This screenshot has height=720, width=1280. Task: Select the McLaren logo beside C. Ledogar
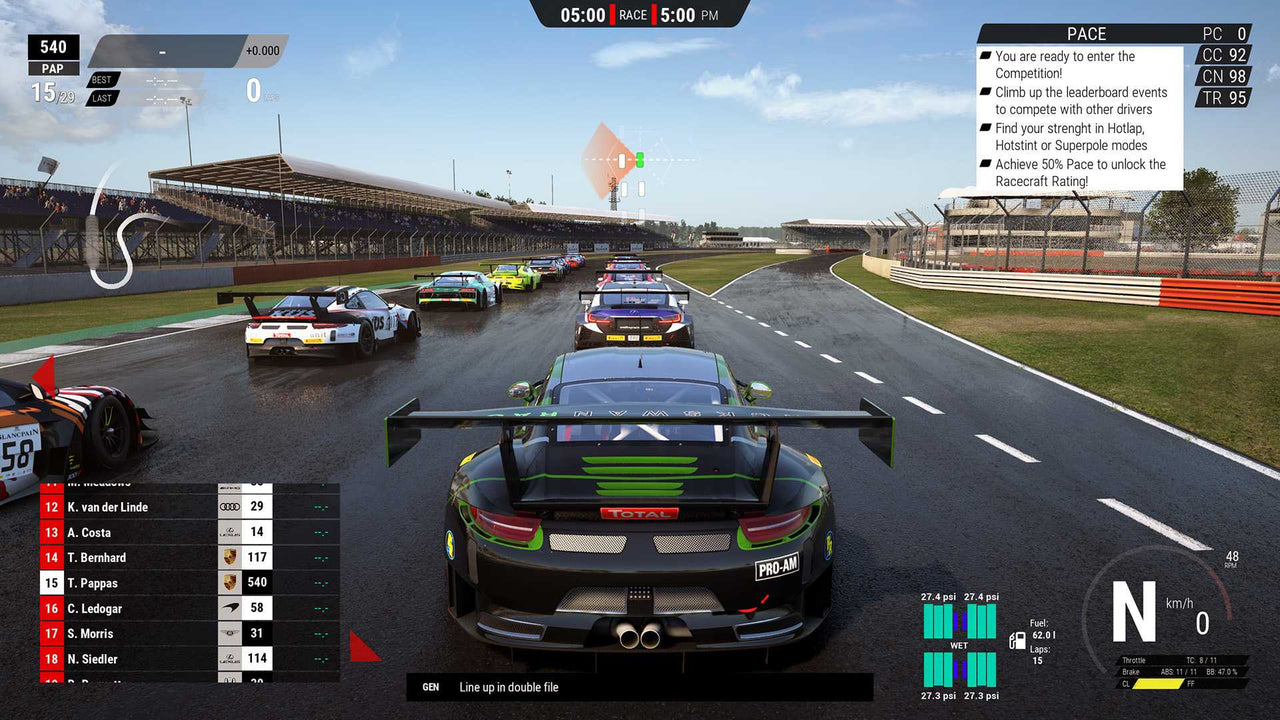(228, 608)
